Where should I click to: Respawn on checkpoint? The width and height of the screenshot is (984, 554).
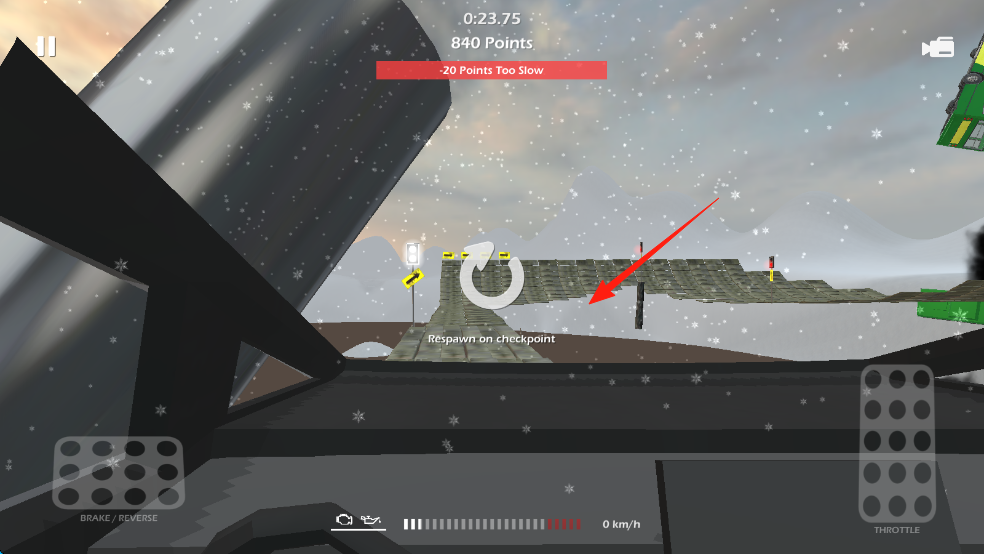pos(491,276)
